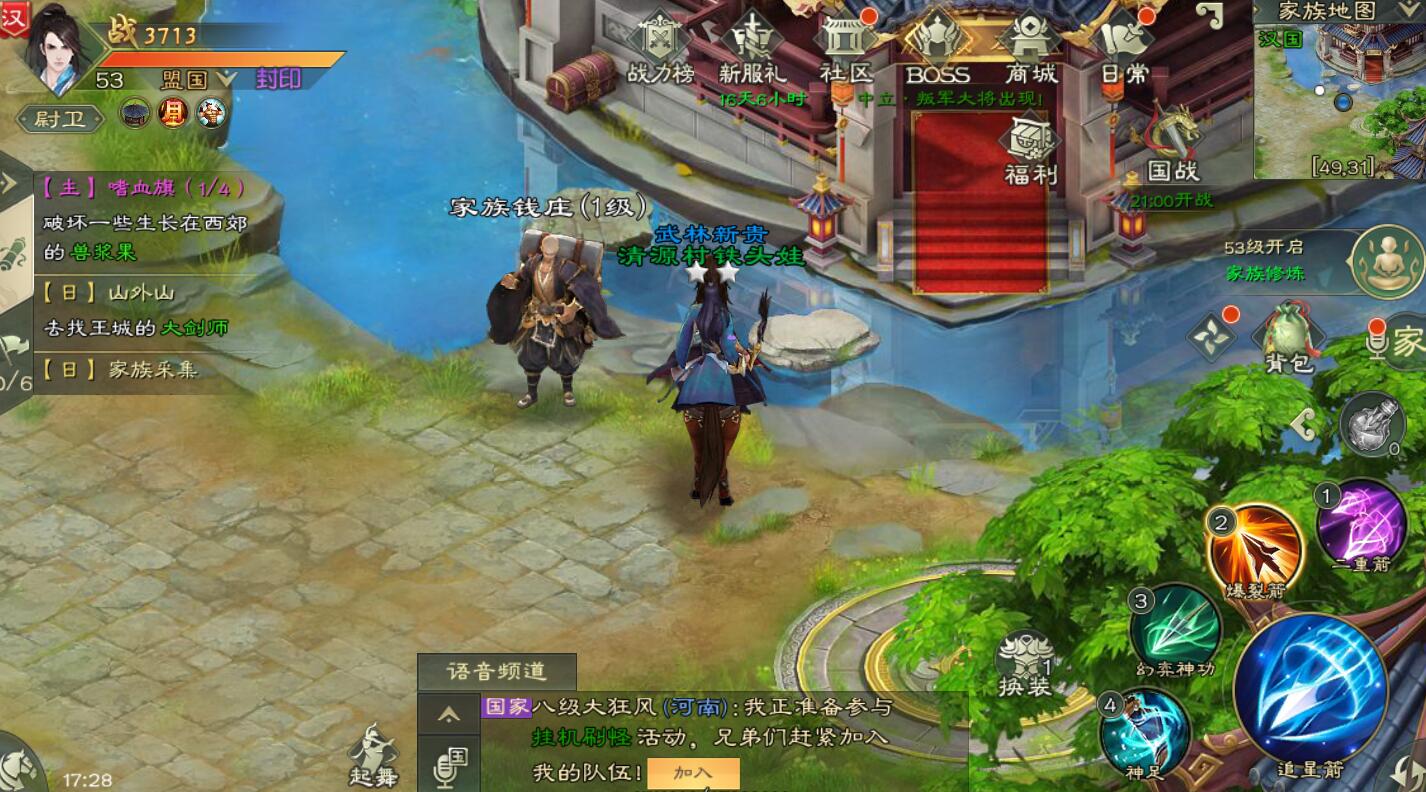This screenshot has height=792, width=1426.
Task: Open the 新服礼 new server gift
Action: 752,48
